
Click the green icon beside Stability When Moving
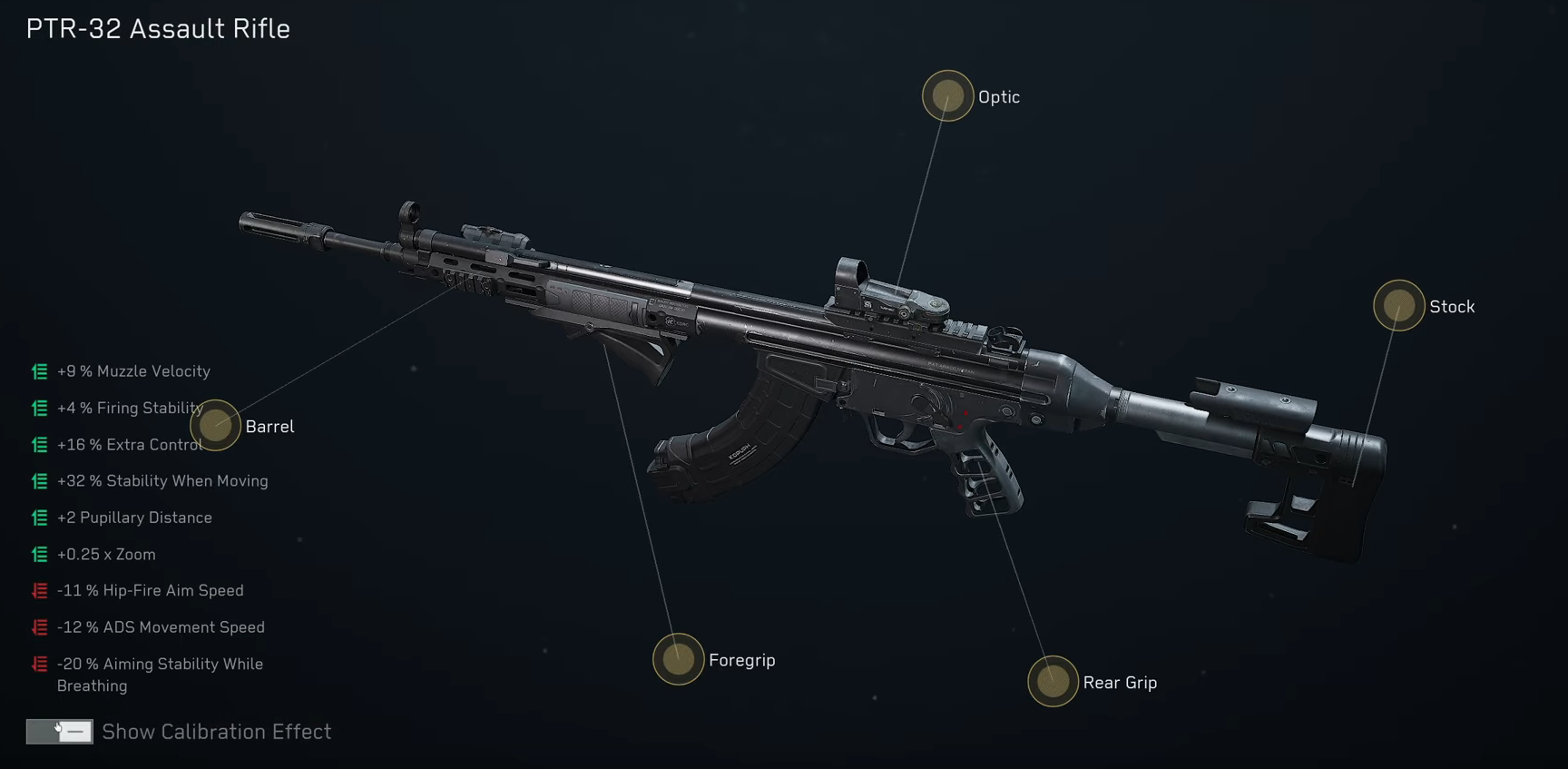(x=38, y=481)
